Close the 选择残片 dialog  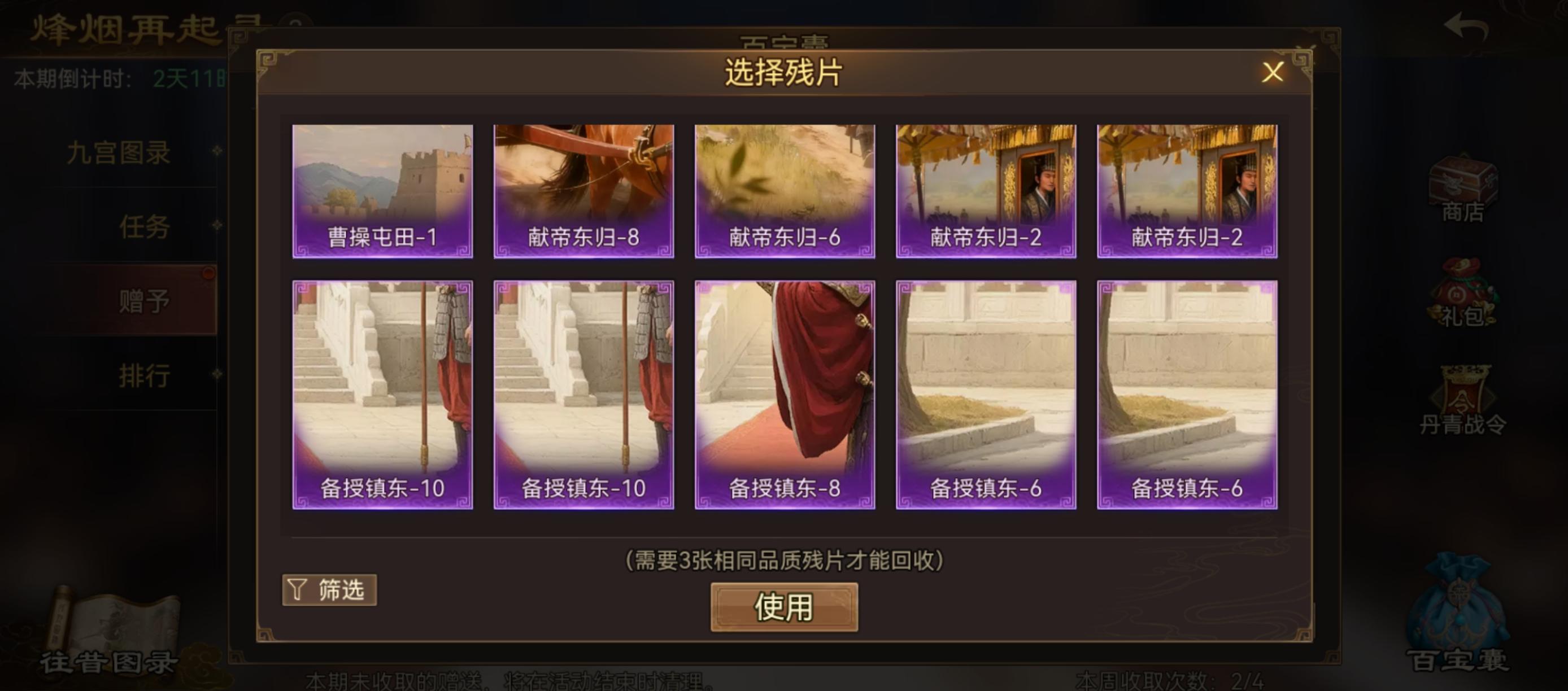click(1273, 72)
